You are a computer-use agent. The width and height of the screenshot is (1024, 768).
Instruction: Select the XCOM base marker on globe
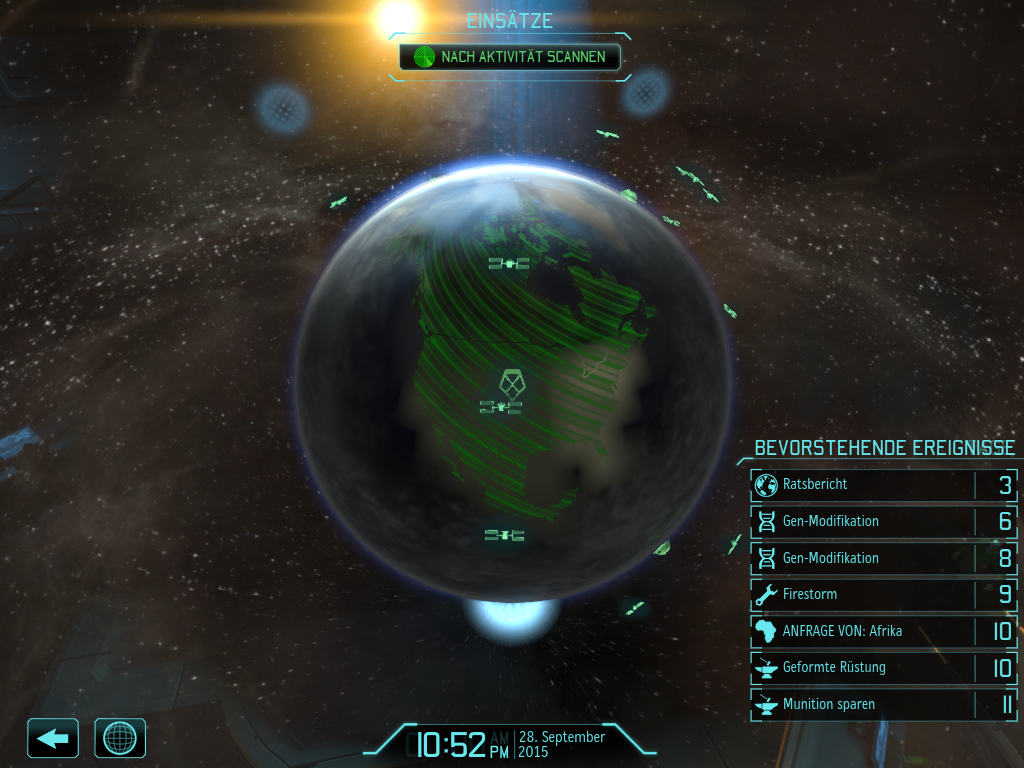510,382
